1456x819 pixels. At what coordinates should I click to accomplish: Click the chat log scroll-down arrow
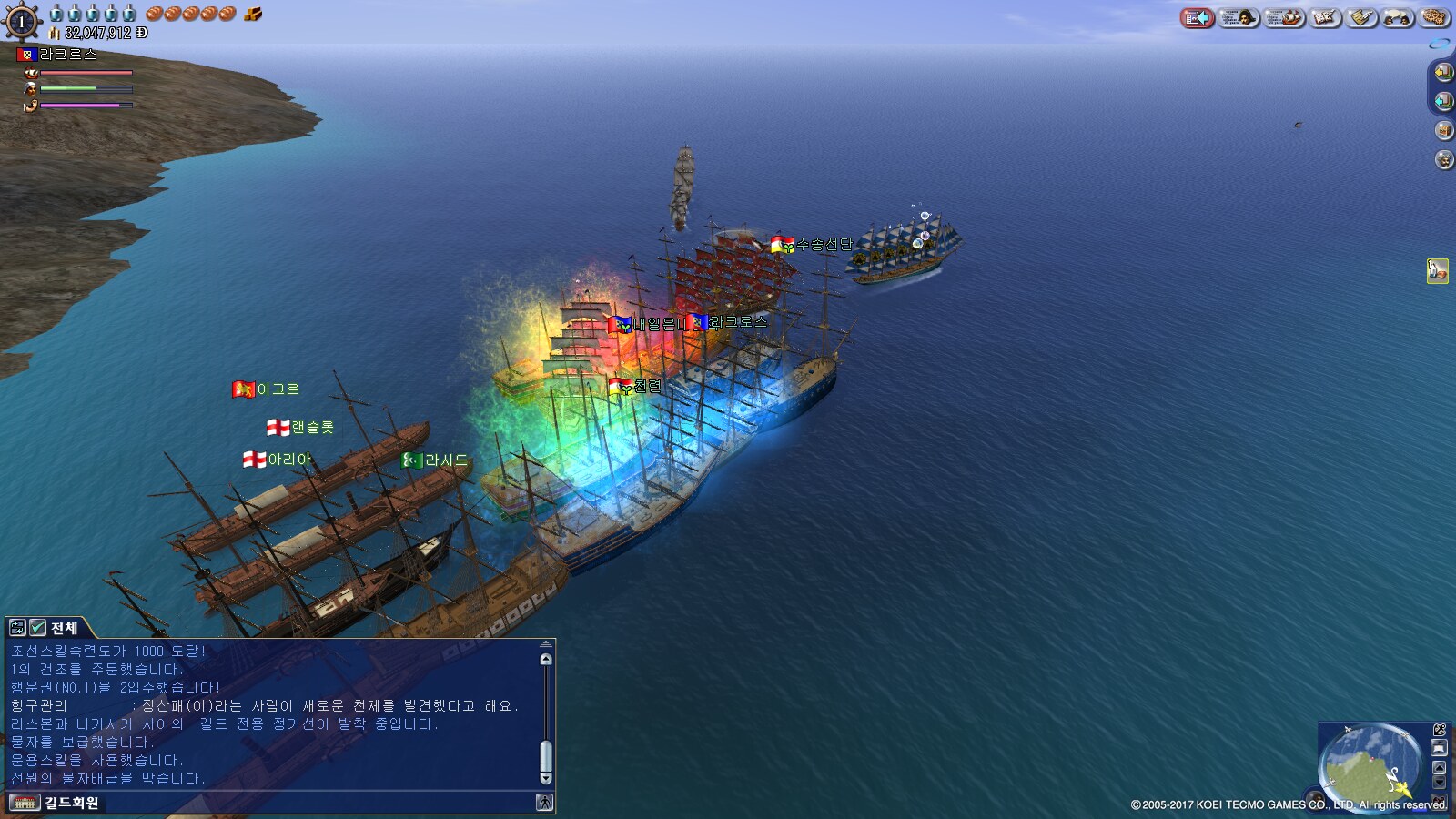coord(546,778)
